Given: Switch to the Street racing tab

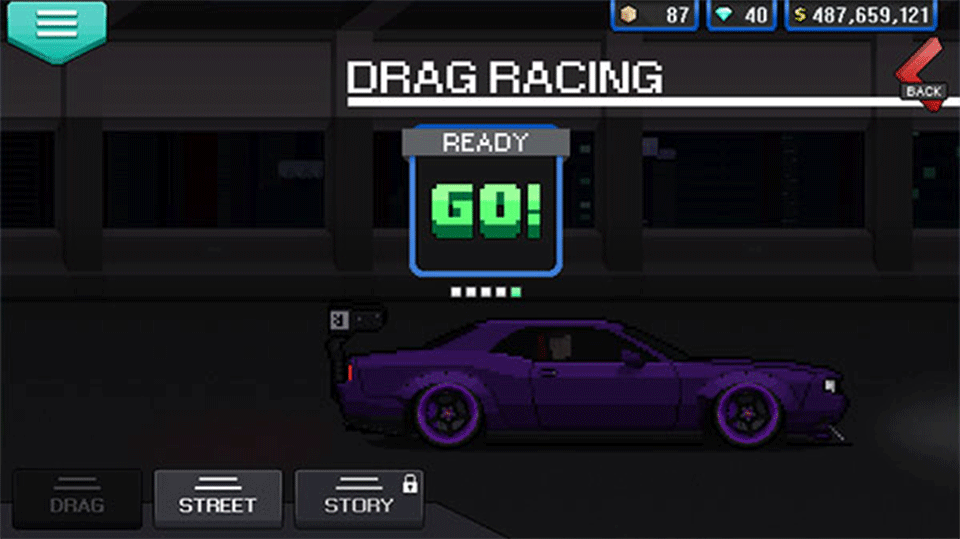Looking at the screenshot, I should [218, 499].
